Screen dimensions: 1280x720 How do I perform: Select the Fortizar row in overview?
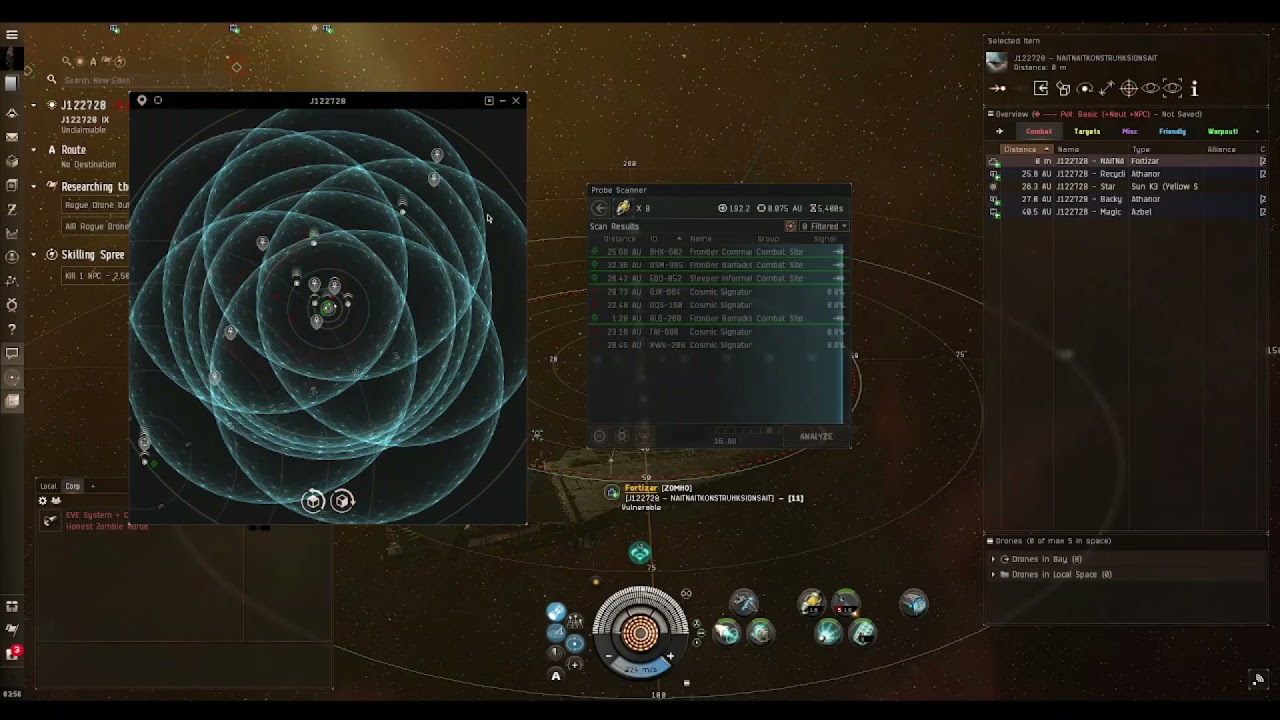(x=1120, y=161)
